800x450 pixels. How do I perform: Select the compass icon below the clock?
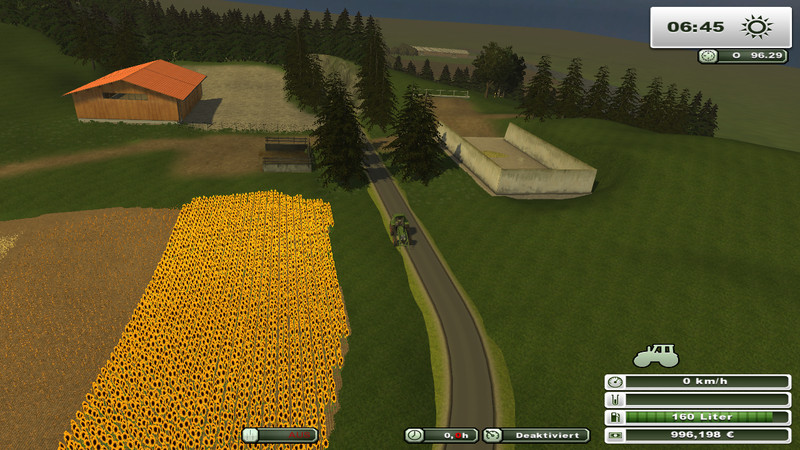point(708,57)
